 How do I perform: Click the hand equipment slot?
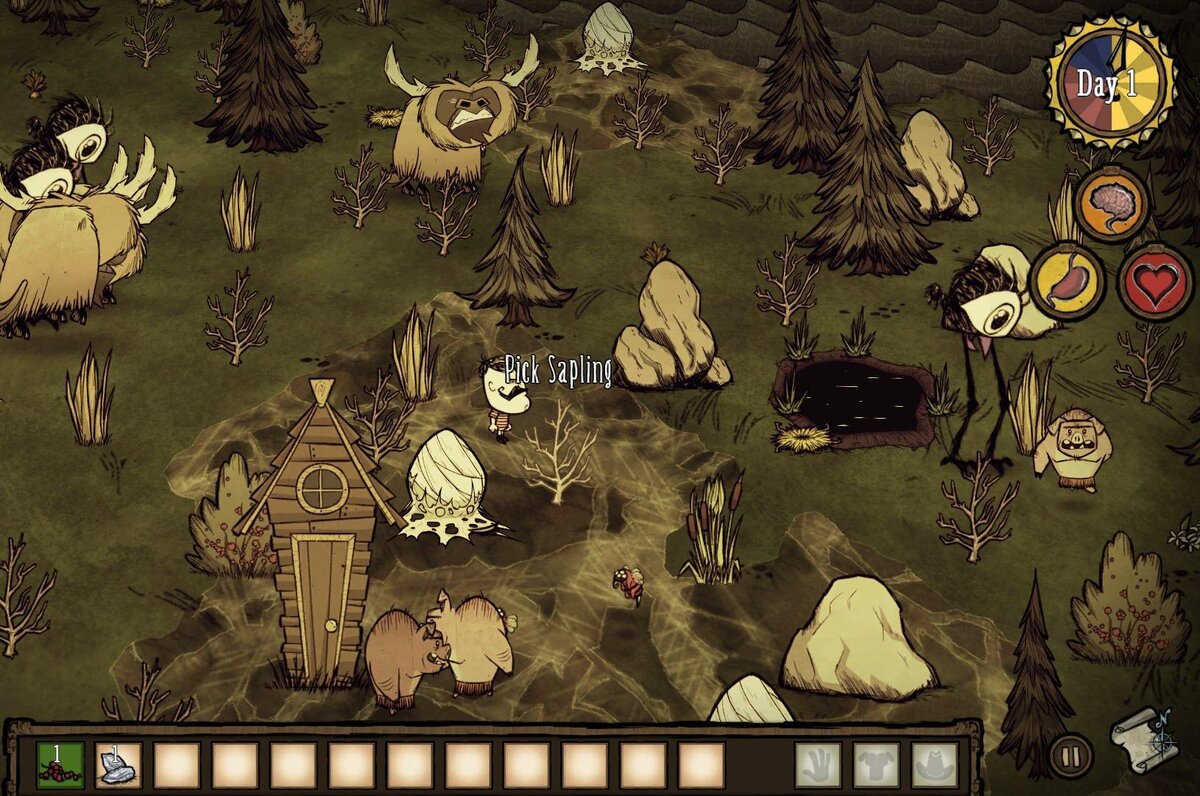tap(818, 765)
